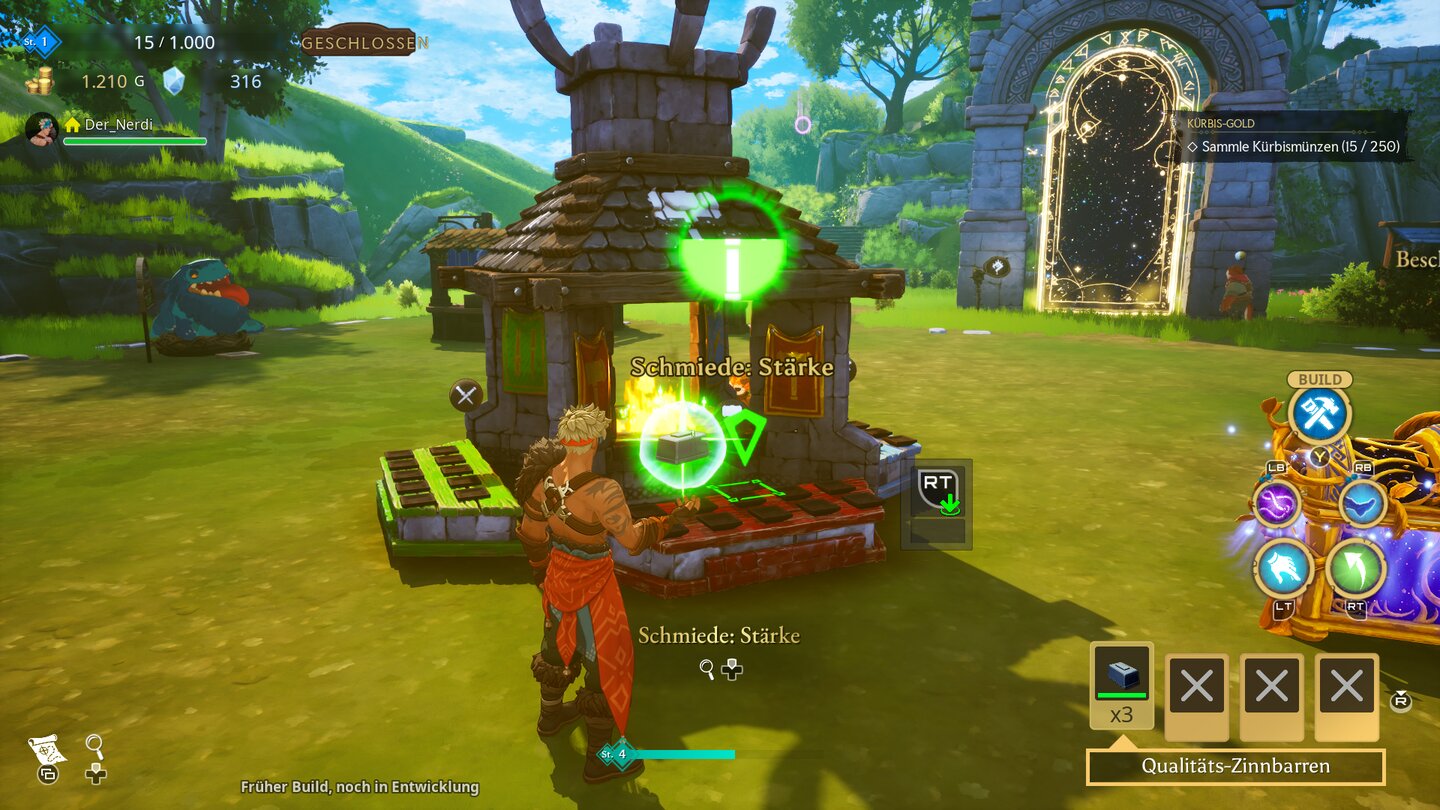Screen dimensions: 1440x810
Task: Select the blue BUILD hammer icon
Action: coord(1320,410)
